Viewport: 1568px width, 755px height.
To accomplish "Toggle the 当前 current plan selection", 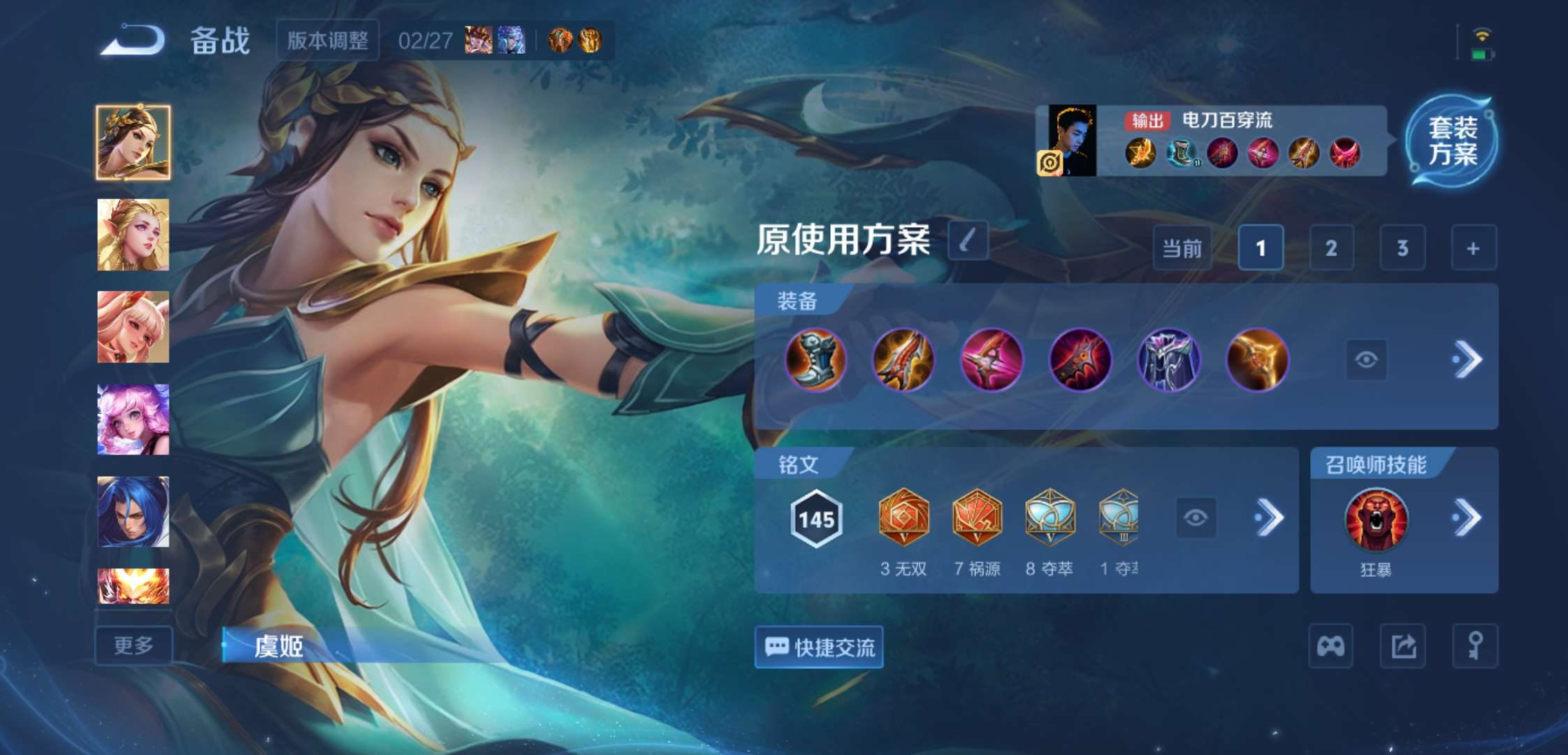I will tap(1181, 248).
